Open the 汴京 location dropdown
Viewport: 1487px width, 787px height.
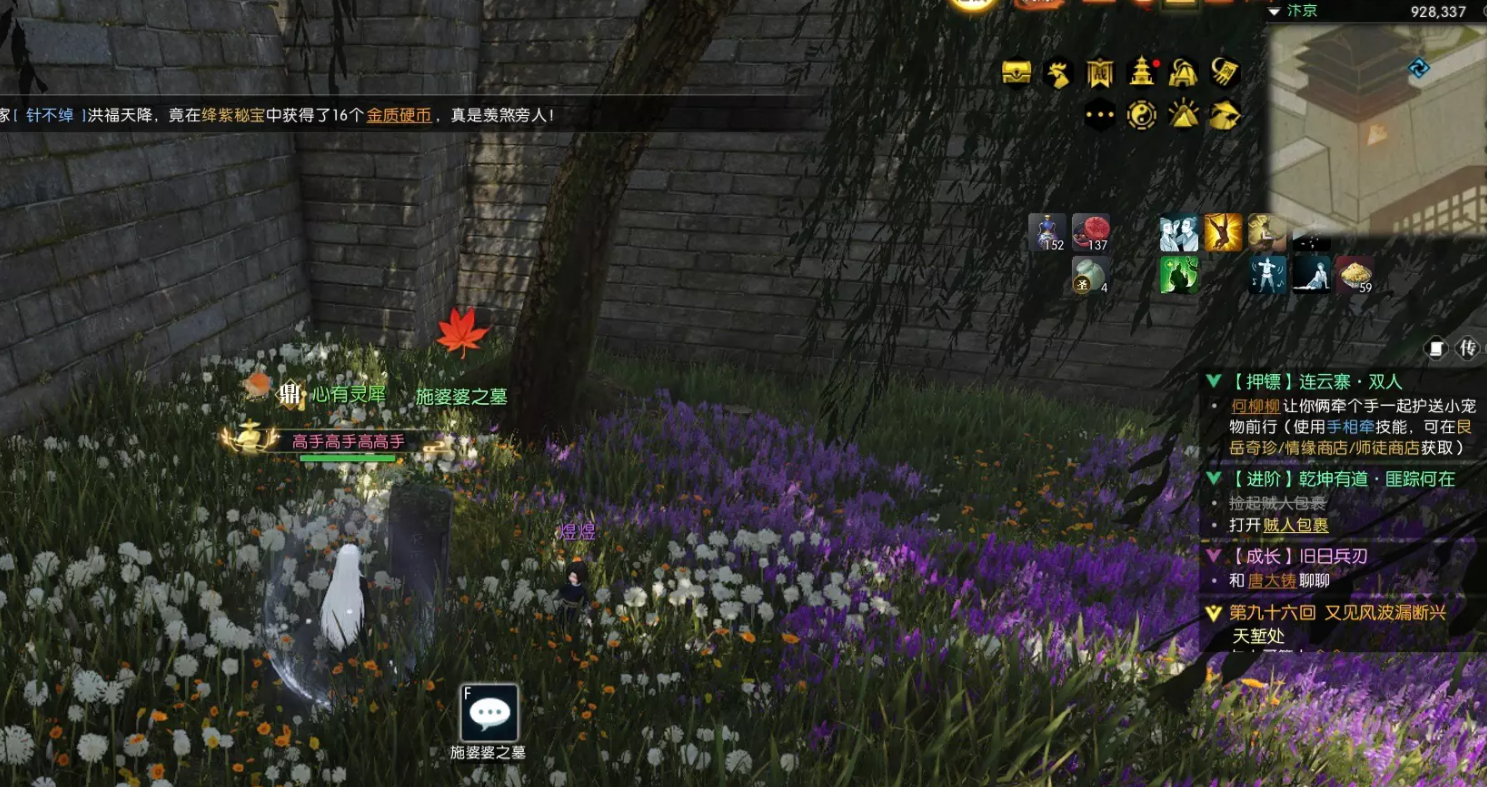(x=1275, y=11)
